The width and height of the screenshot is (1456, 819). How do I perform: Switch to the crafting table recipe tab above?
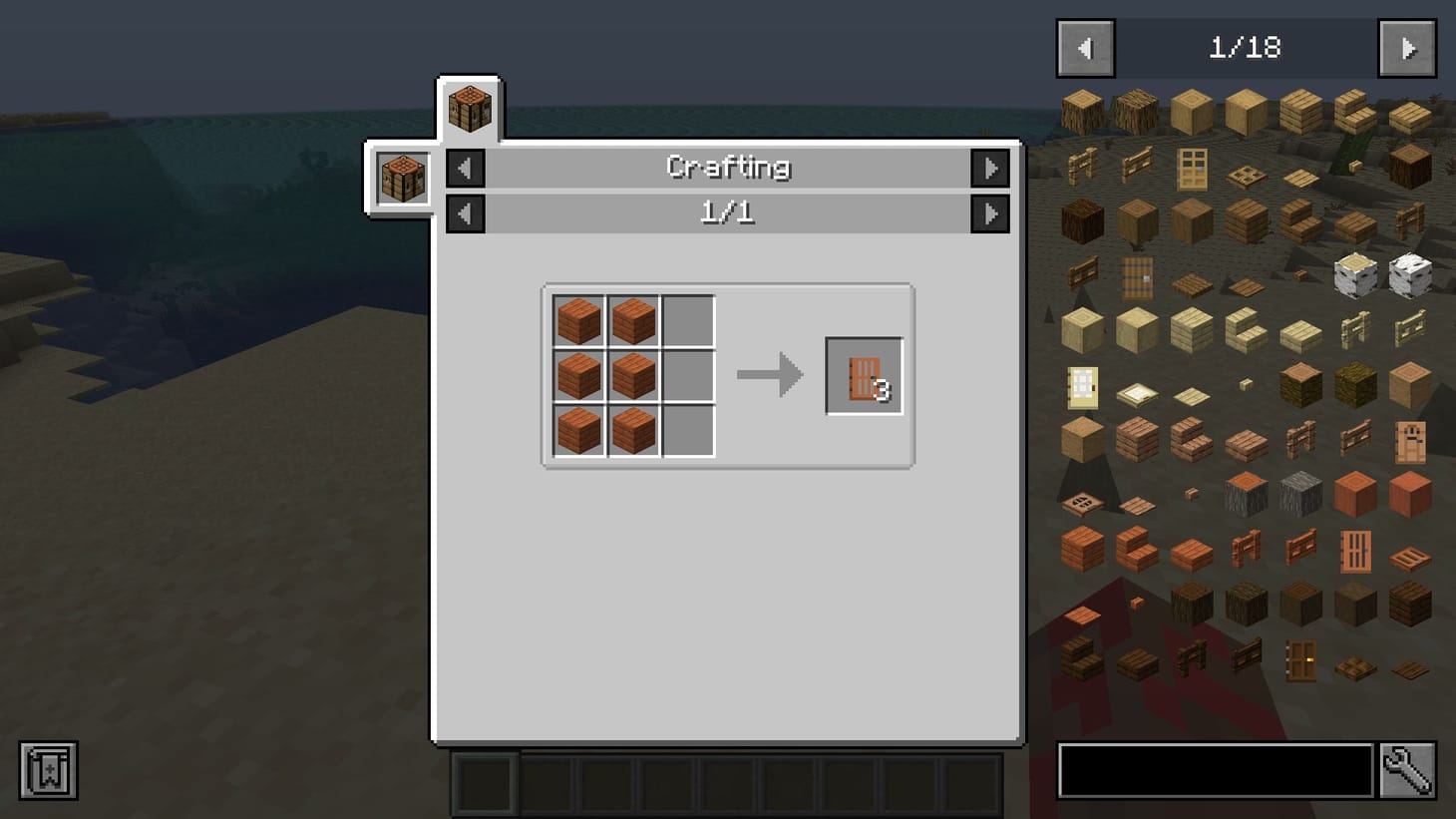469,107
